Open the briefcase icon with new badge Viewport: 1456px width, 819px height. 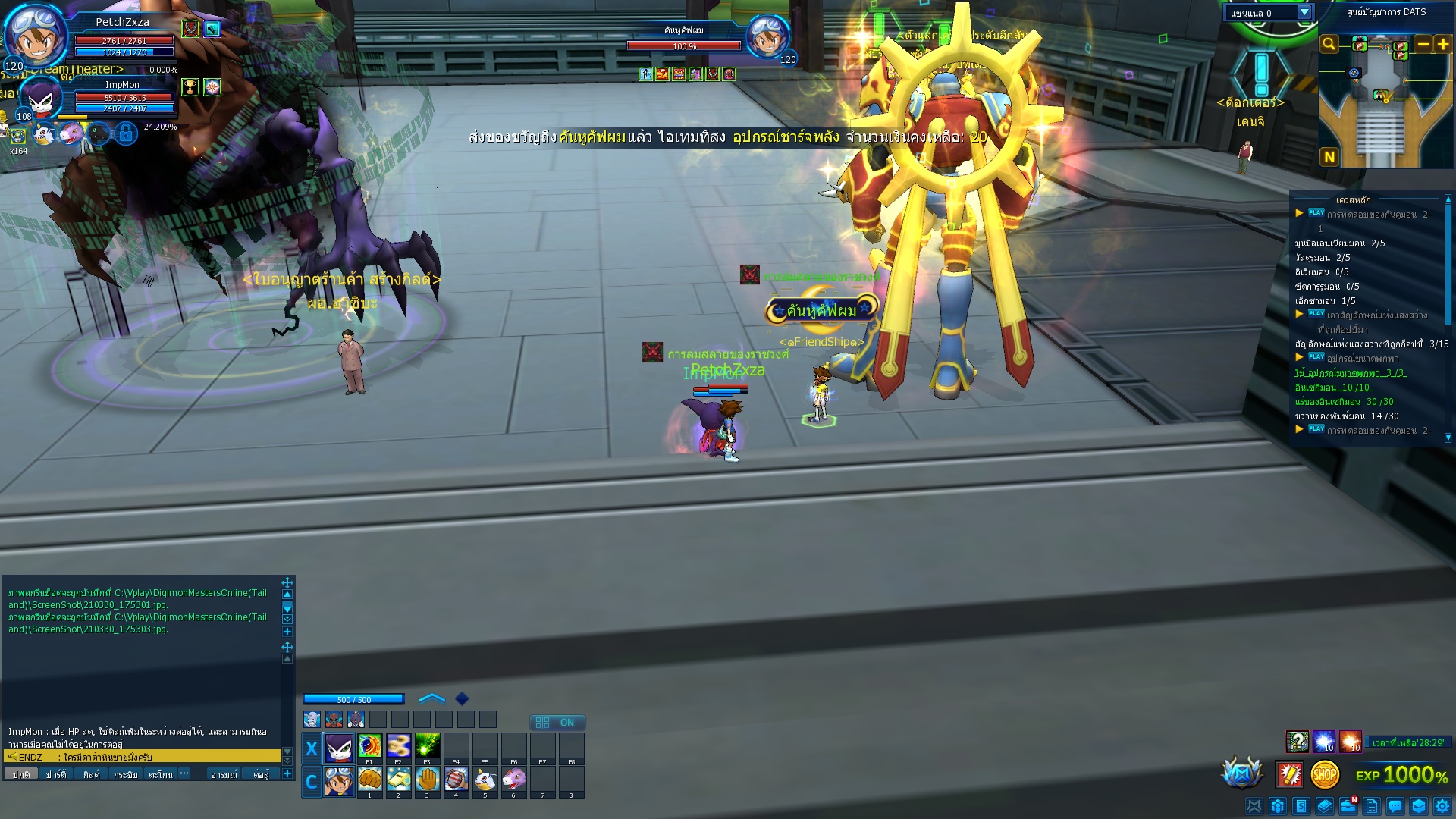coord(1348,806)
